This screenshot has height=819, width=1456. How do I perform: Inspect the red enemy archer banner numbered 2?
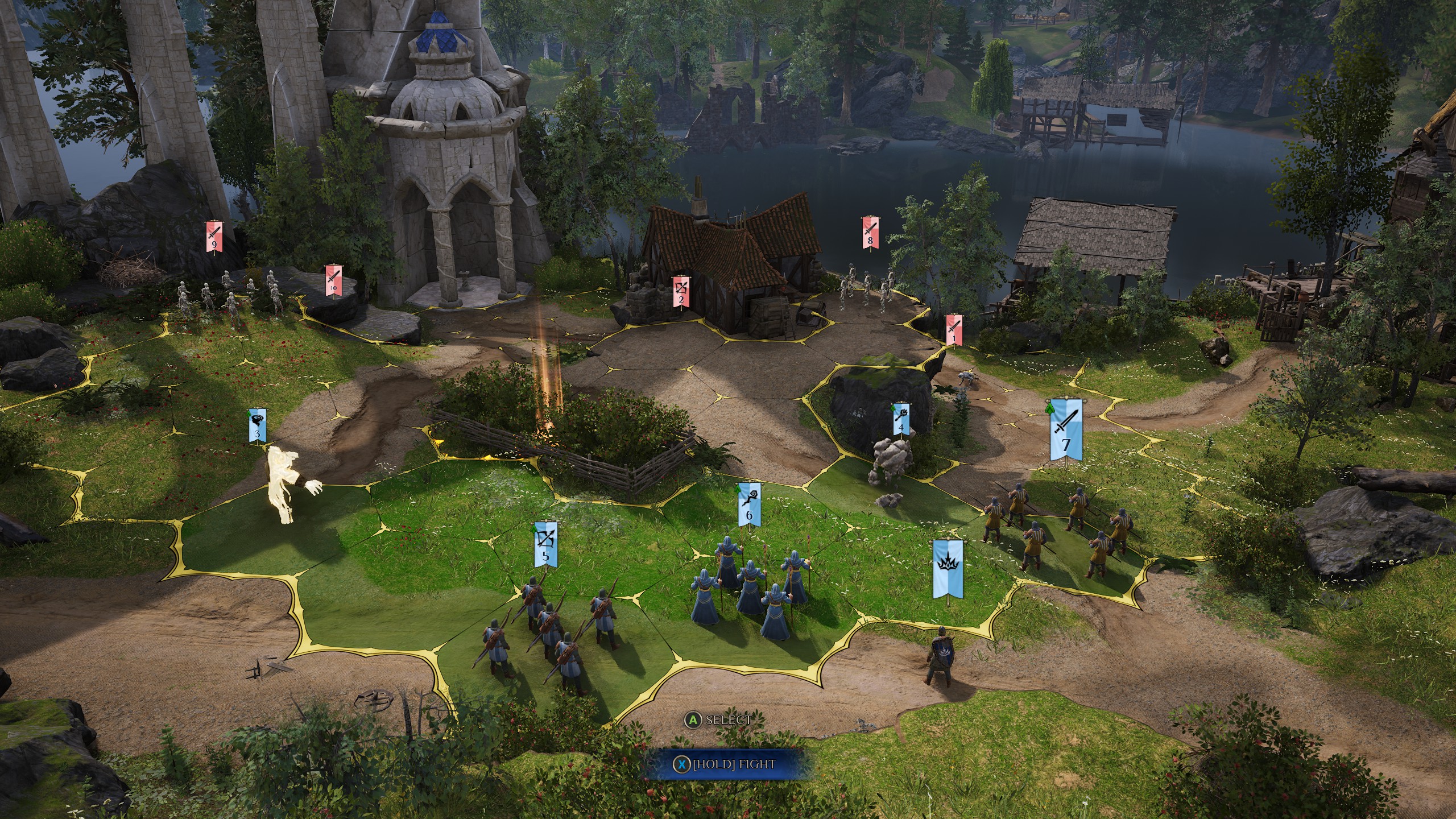click(x=681, y=291)
